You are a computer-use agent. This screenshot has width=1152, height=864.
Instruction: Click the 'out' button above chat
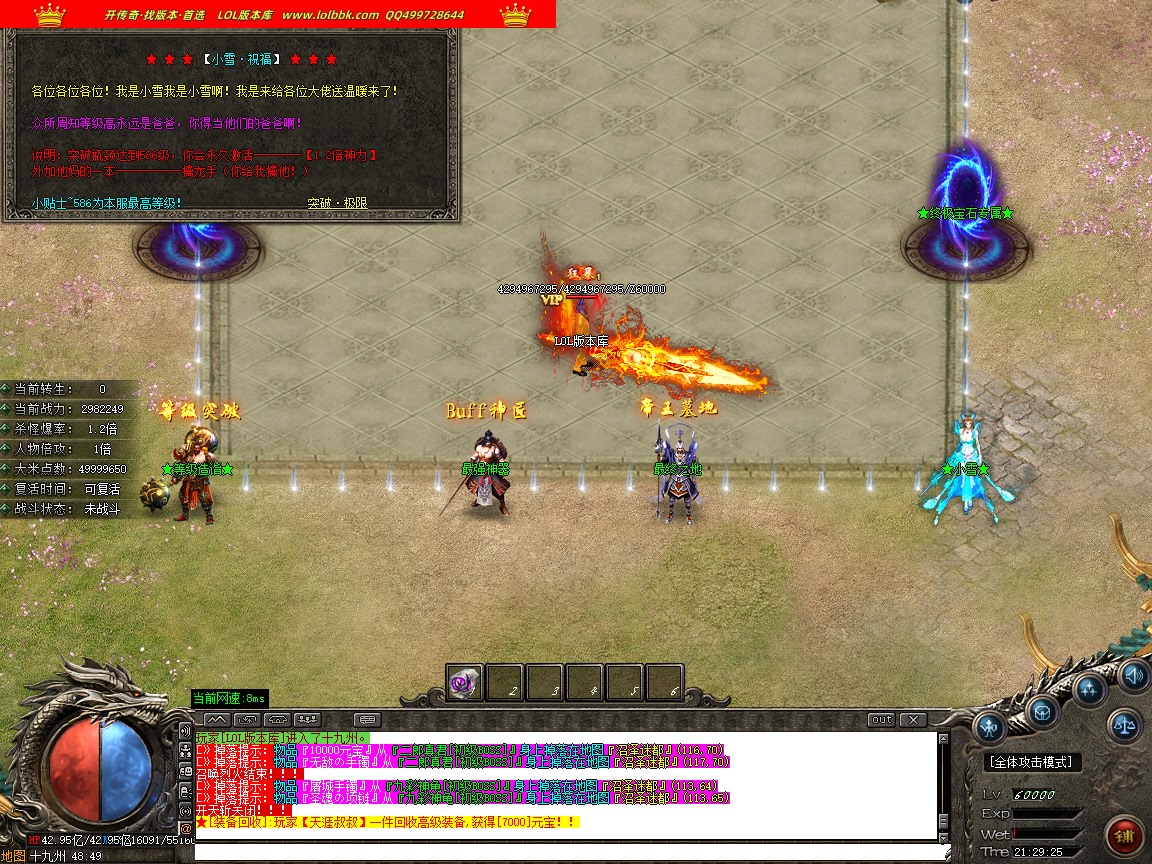[x=881, y=719]
